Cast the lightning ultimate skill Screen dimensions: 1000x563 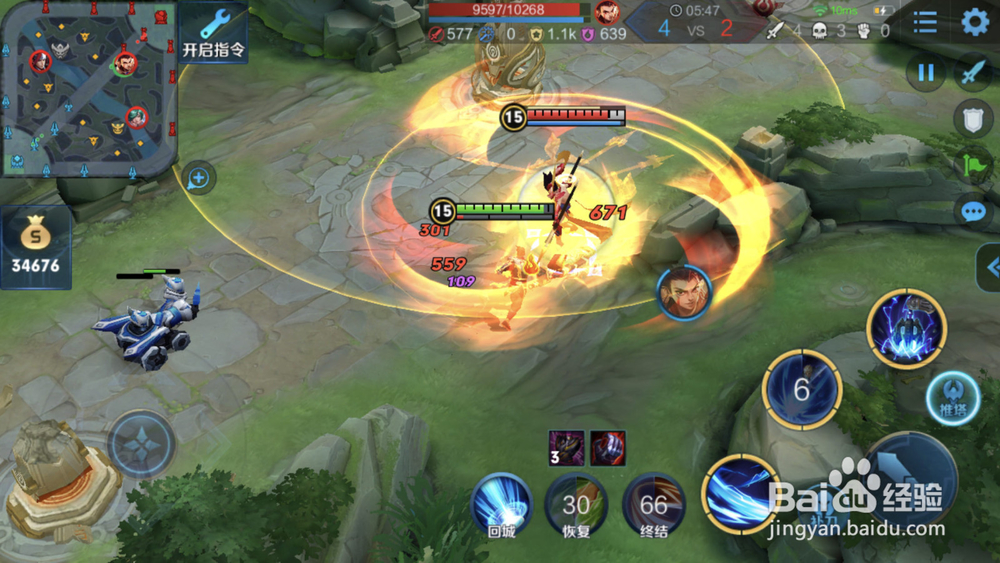coord(907,328)
